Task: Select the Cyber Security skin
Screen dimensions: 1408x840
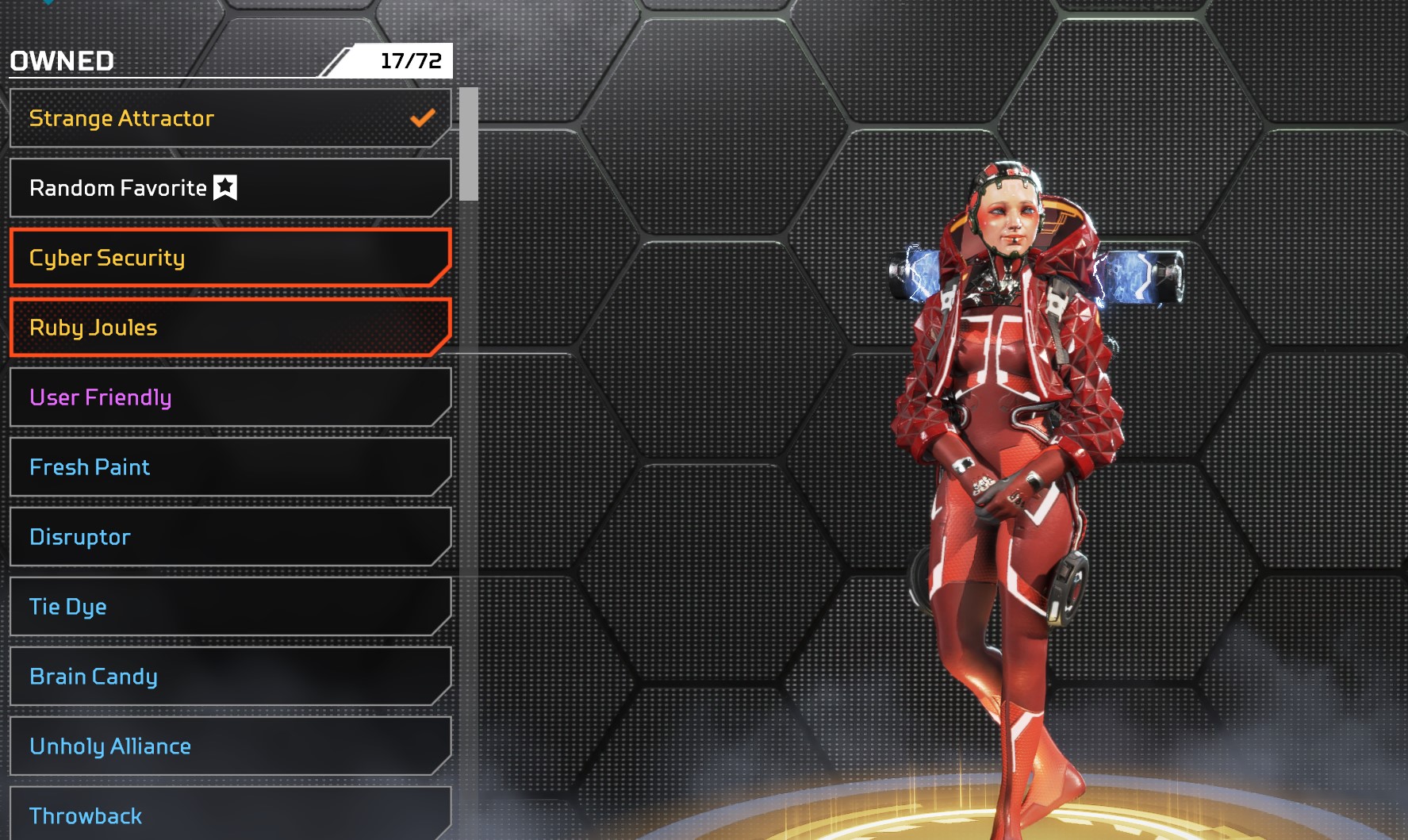Action: pyautogui.click(x=230, y=258)
